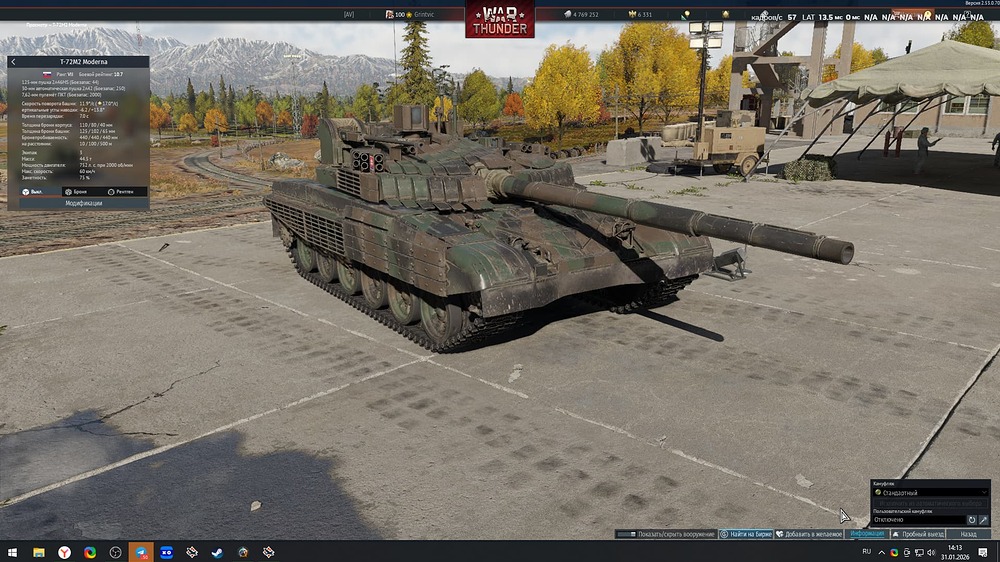The image size is (1000, 562).
Task: Open Steam from the Windows taskbar
Action: tap(217, 552)
